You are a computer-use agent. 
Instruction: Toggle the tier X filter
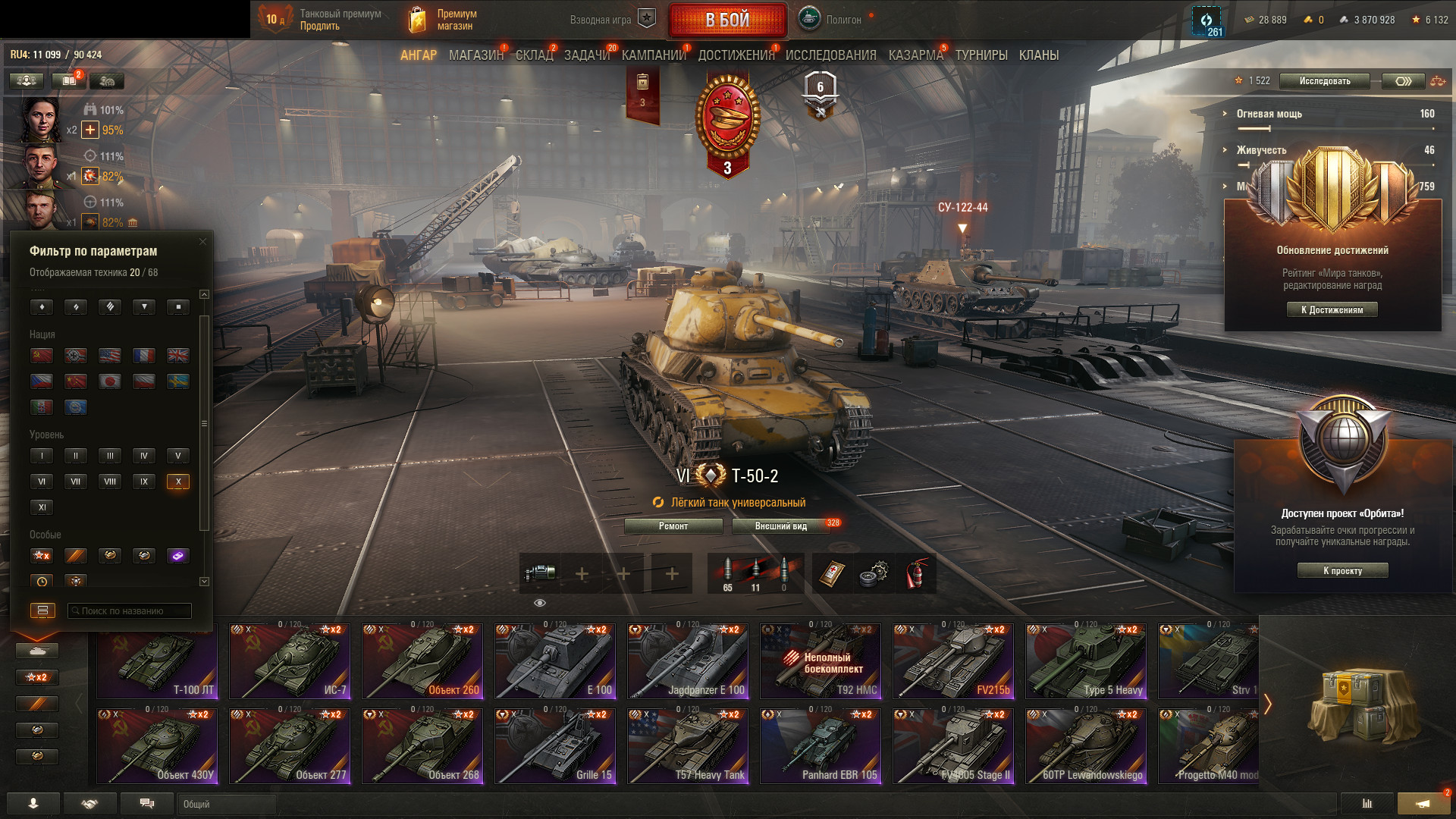point(178,482)
